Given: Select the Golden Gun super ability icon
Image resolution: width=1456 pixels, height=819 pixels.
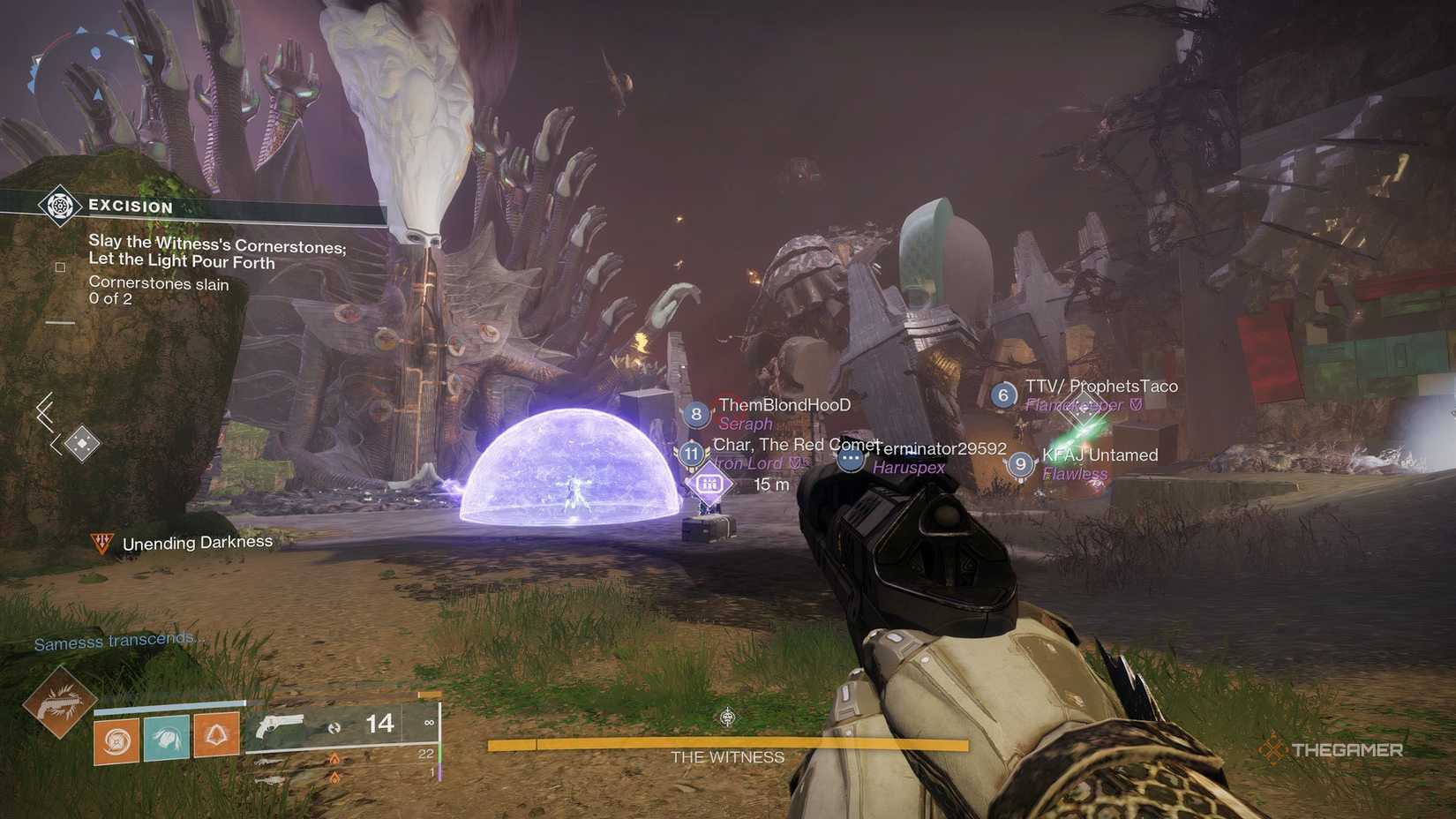Looking at the screenshot, I should click(59, 702).
